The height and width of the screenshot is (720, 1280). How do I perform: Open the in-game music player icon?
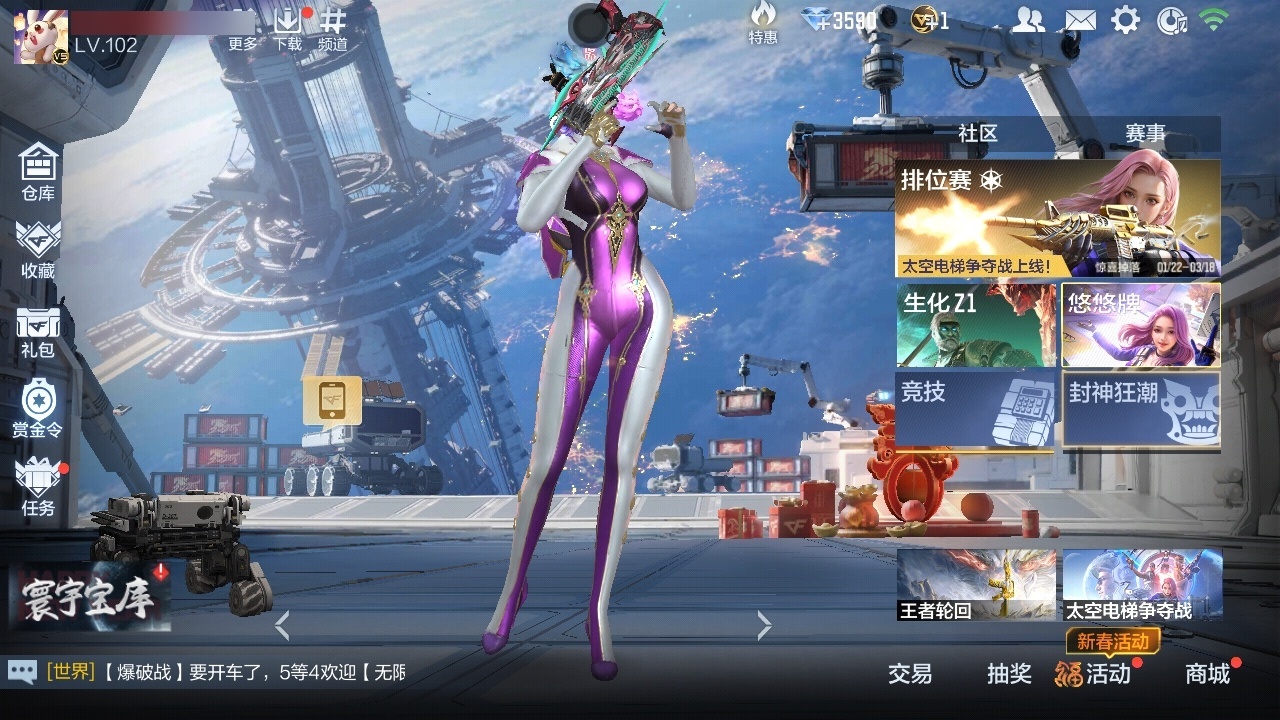point(1175,20)
